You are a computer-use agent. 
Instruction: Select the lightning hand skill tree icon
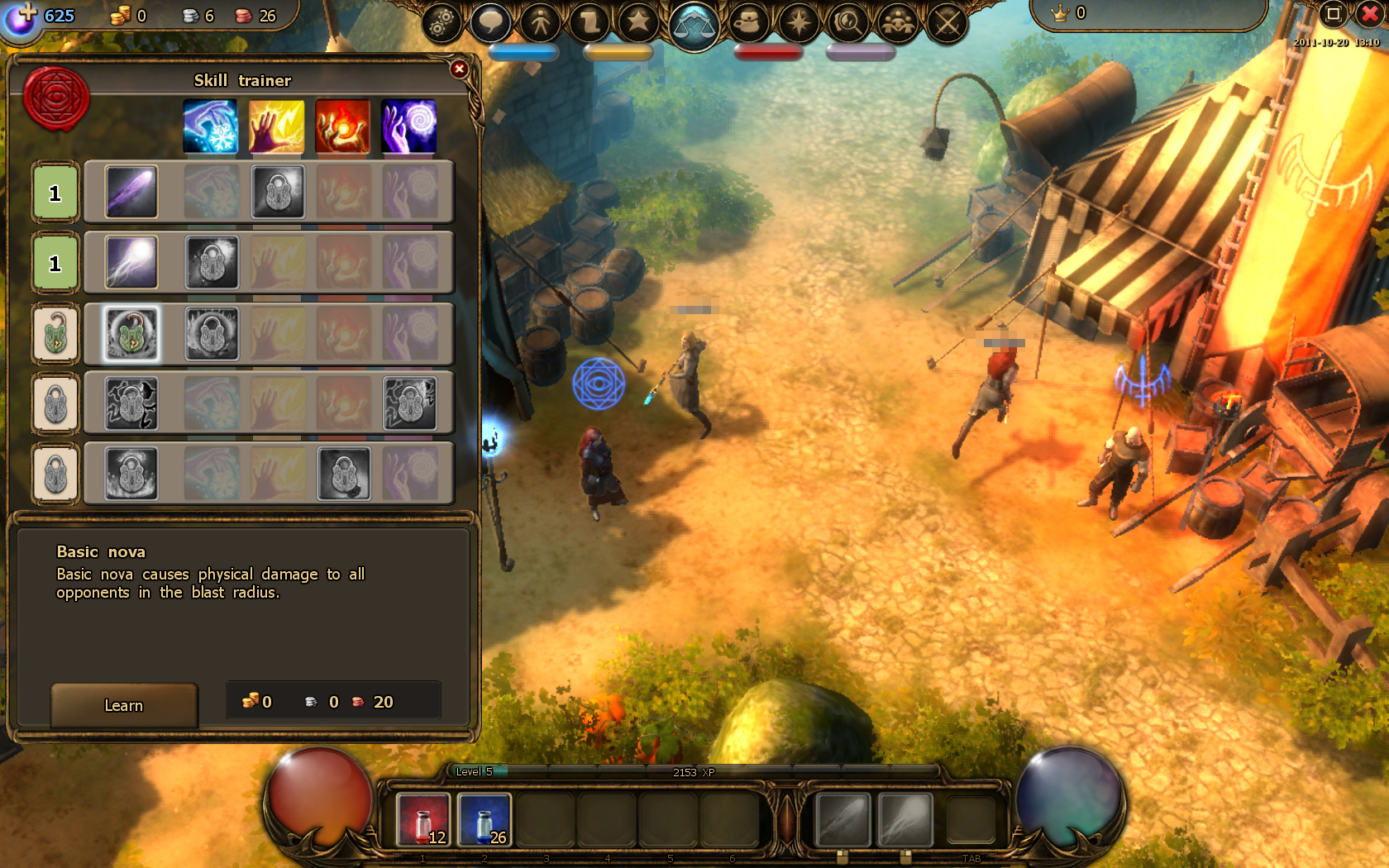tap(276, 126)
